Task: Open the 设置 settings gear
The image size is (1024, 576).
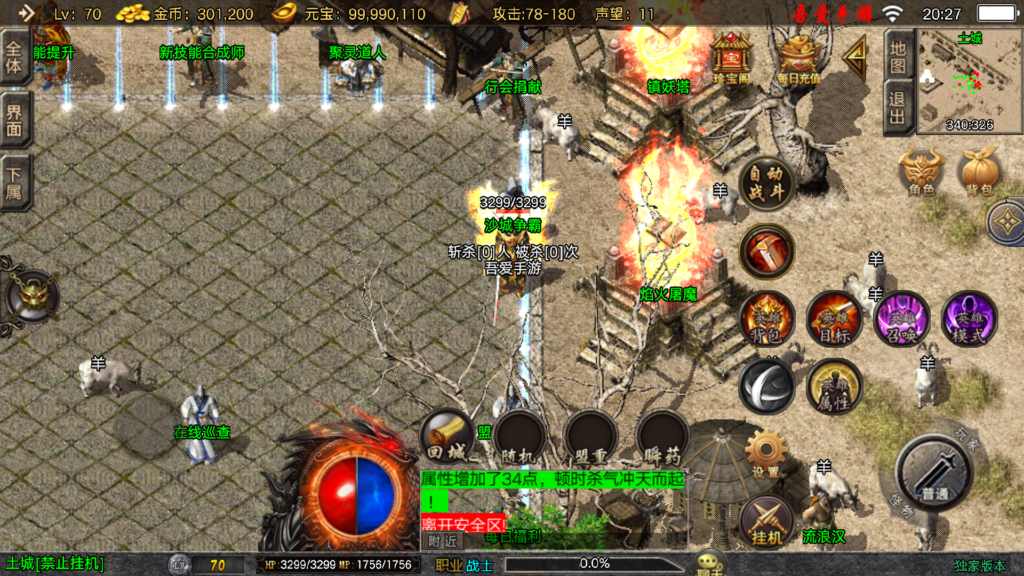Action: click(766, 455)
